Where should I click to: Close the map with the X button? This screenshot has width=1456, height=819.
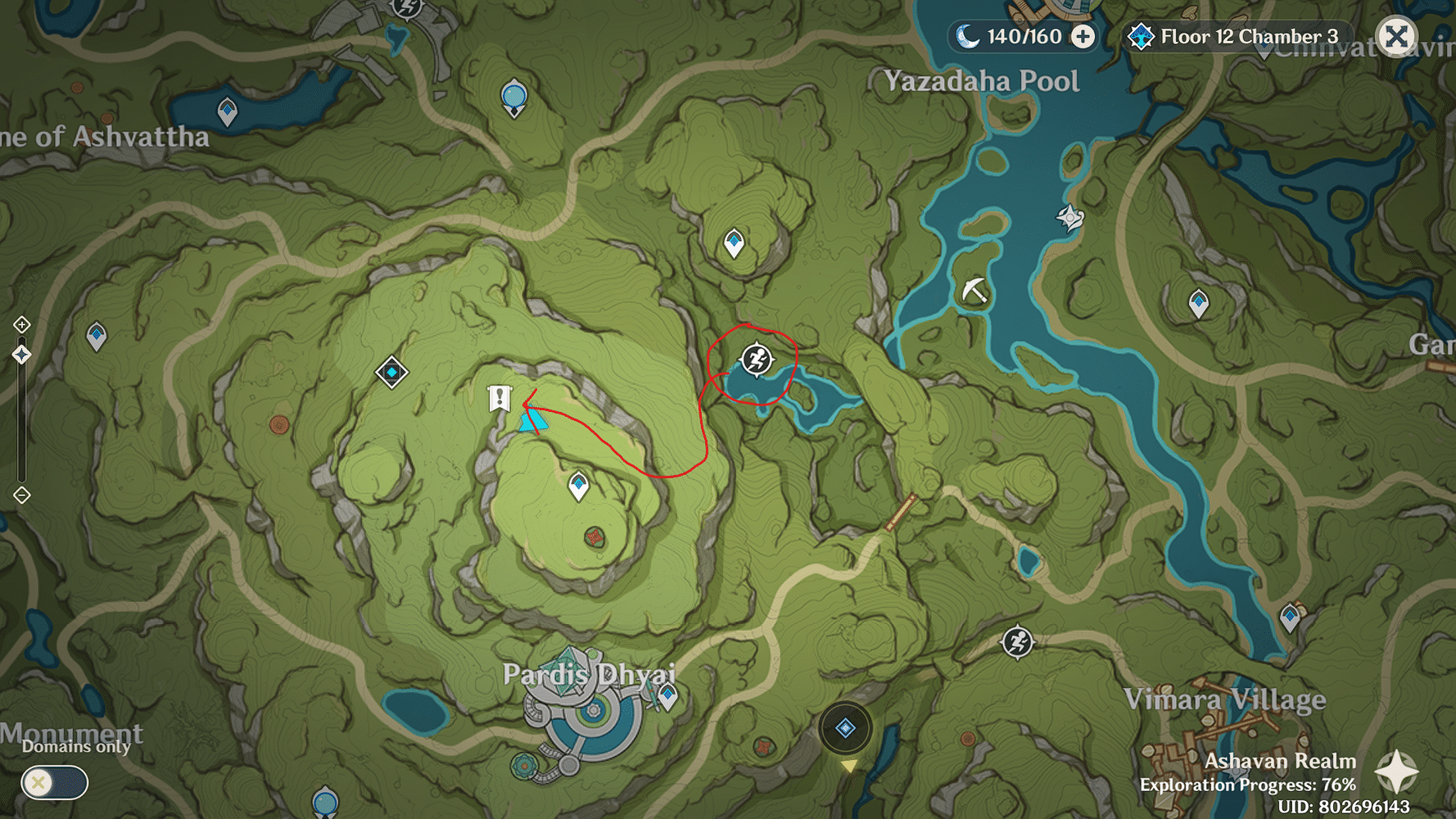pos(1396,35)
